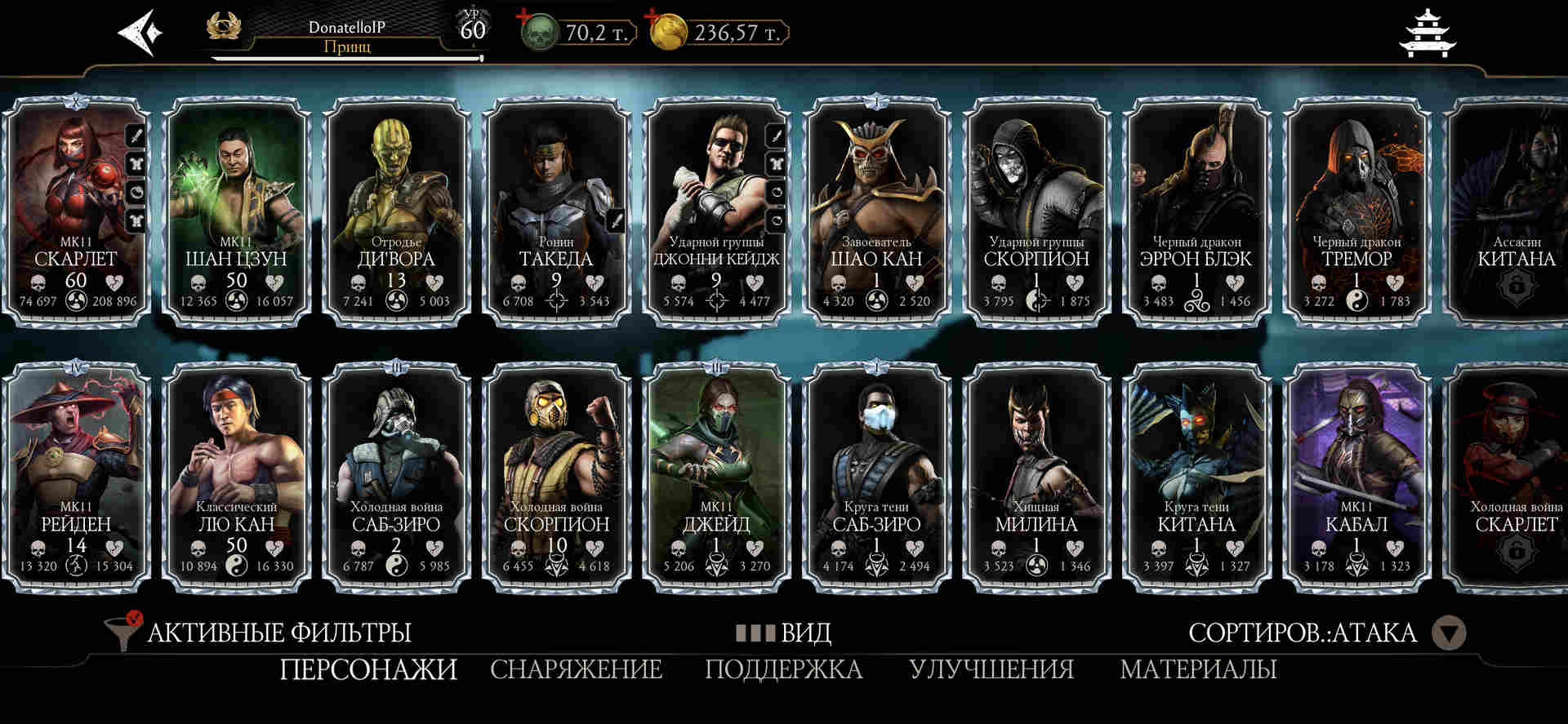Select the MK11 Рейден card
Viewport: 1568px width, 724px height.
click(x=76, y=477)
